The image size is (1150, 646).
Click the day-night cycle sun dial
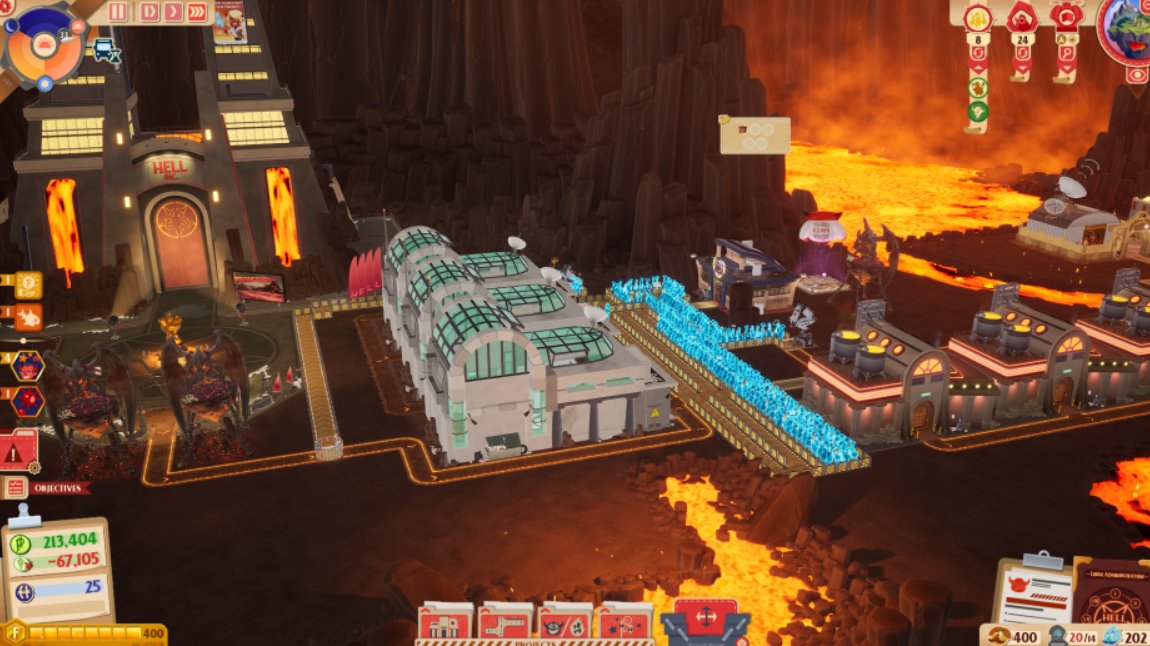[x=42, y=42]
